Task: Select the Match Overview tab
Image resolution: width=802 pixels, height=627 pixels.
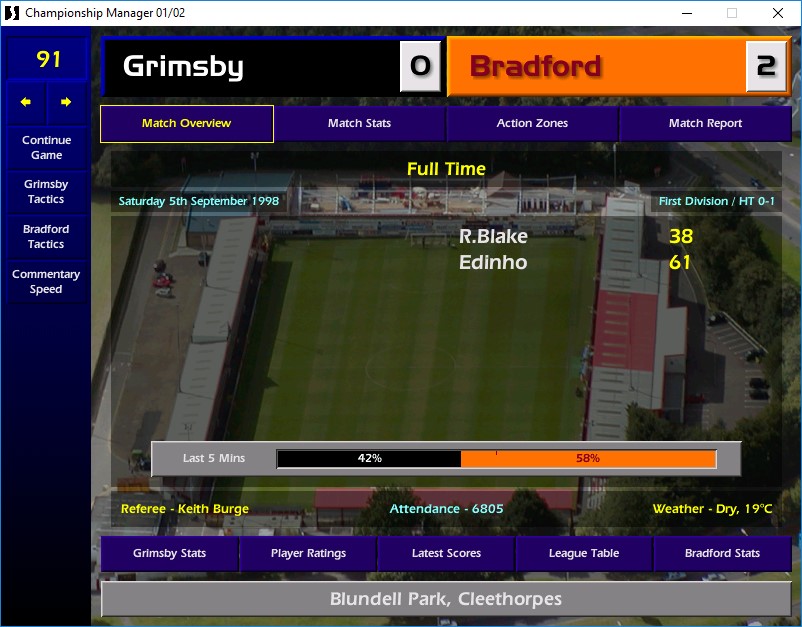Action: point(186,124)
